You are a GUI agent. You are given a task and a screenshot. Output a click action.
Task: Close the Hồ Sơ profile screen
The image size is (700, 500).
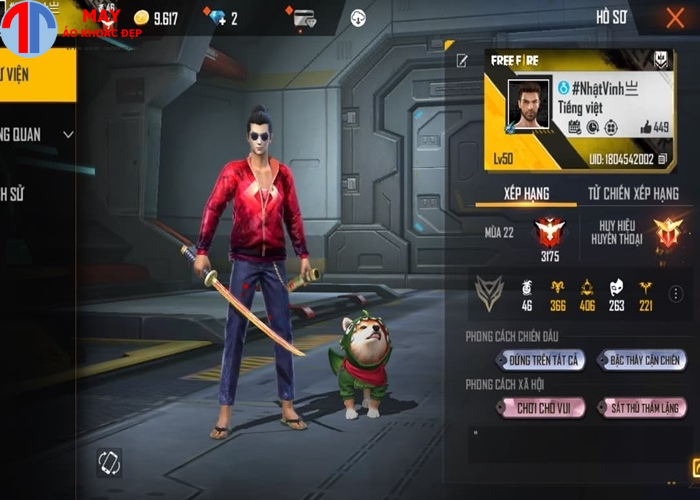tap(675, 18)
